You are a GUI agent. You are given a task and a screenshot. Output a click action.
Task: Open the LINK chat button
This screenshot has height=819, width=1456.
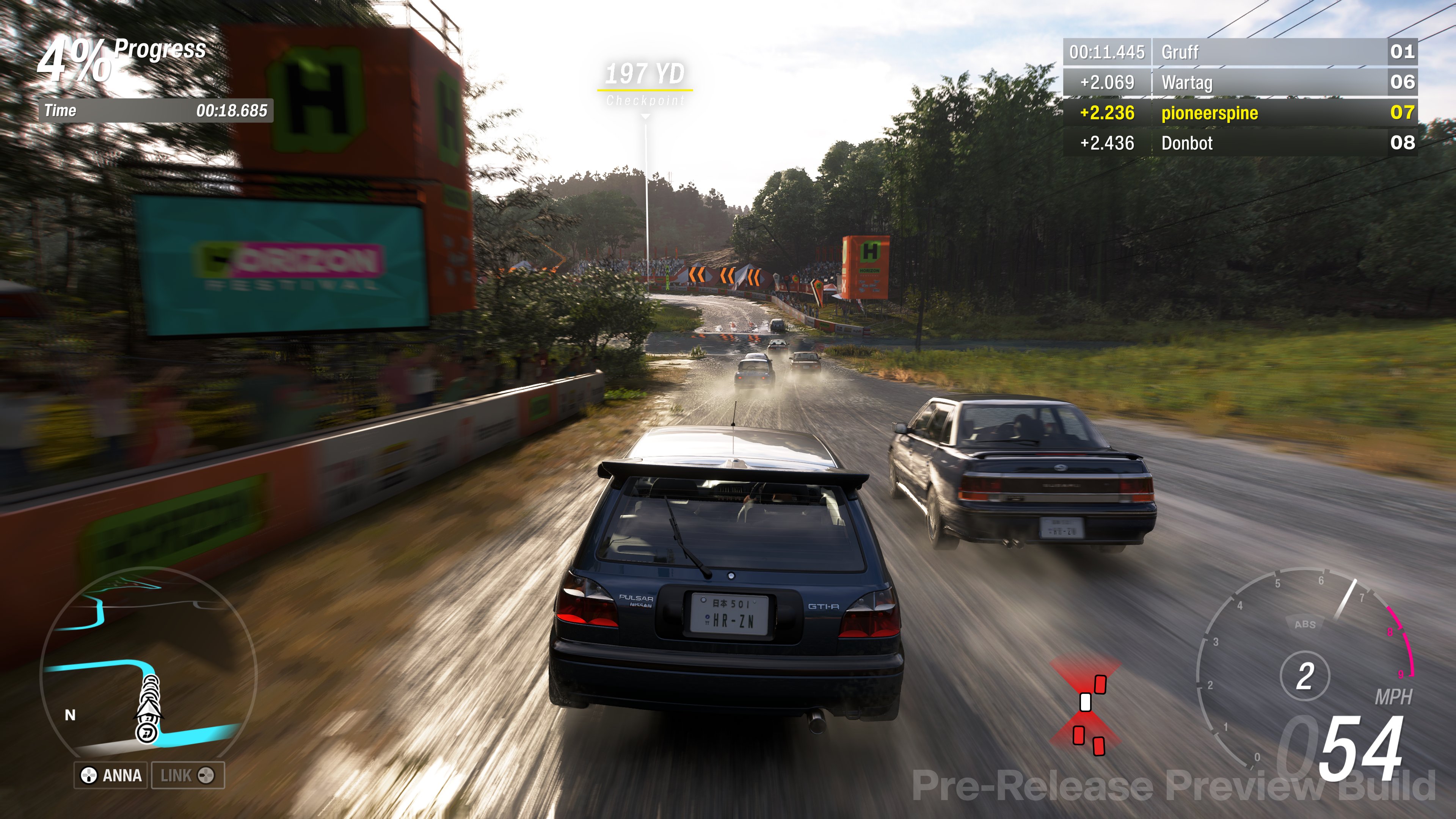tap(188, 775)
